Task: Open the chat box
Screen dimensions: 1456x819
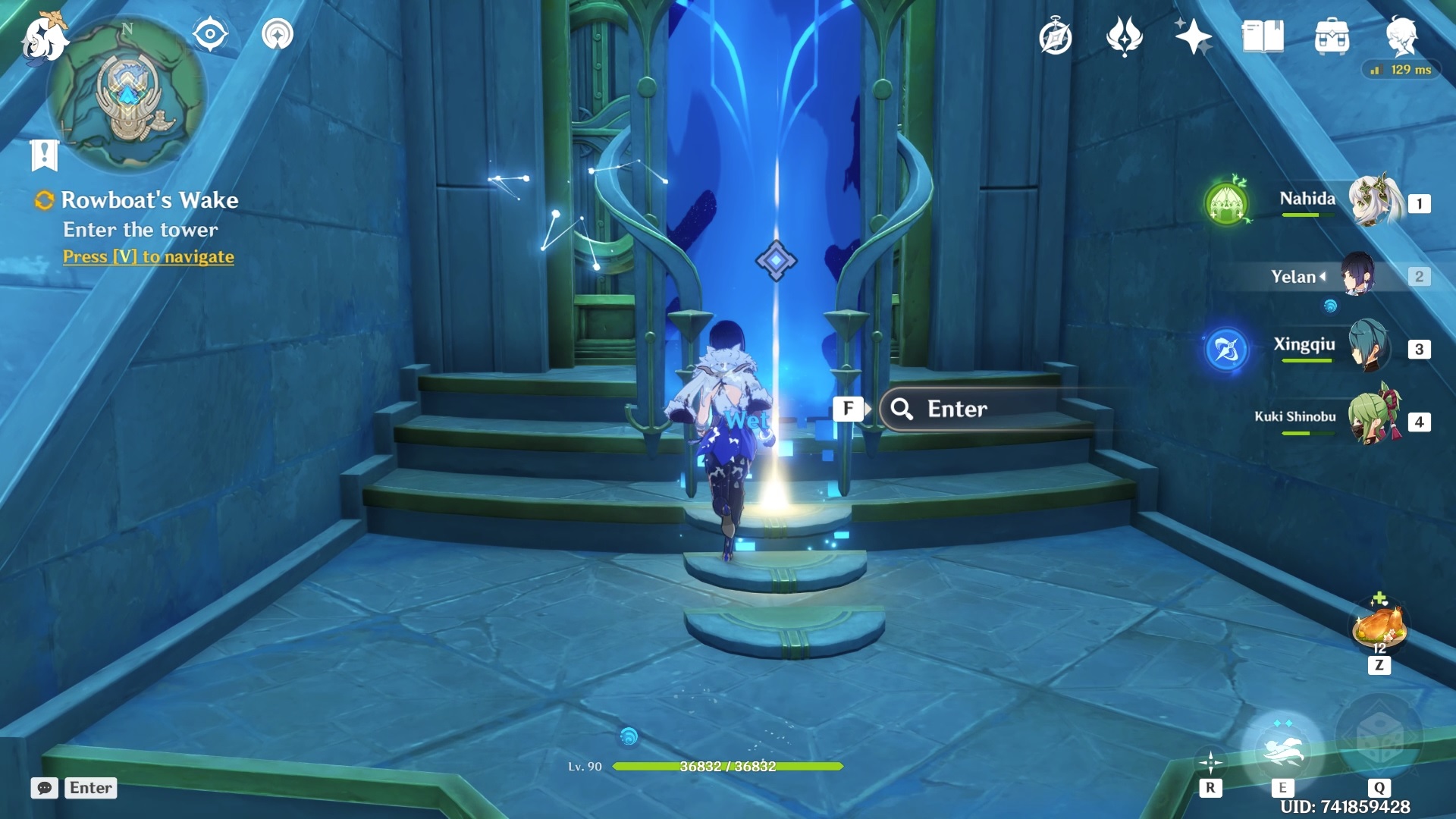Action: click(45, 788)
